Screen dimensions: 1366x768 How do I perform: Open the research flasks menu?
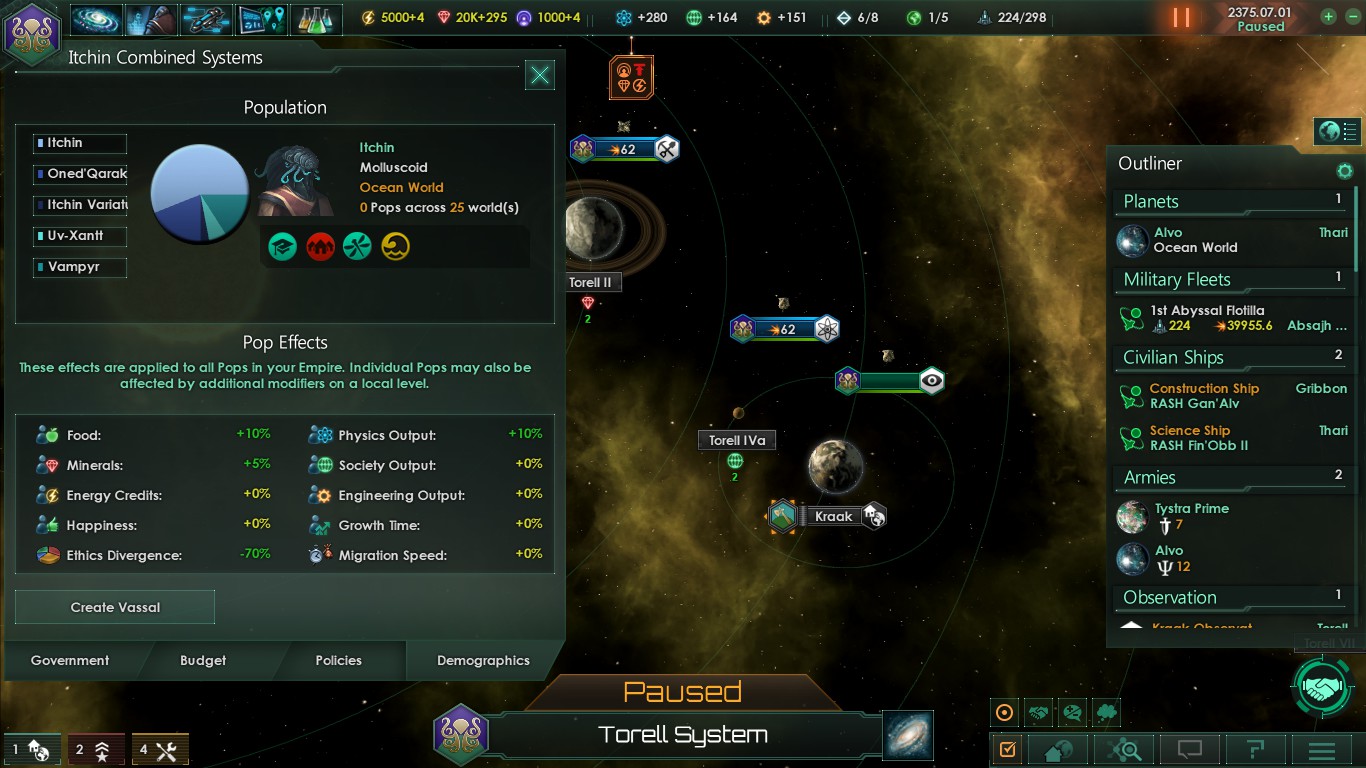(x=316, y=19)
